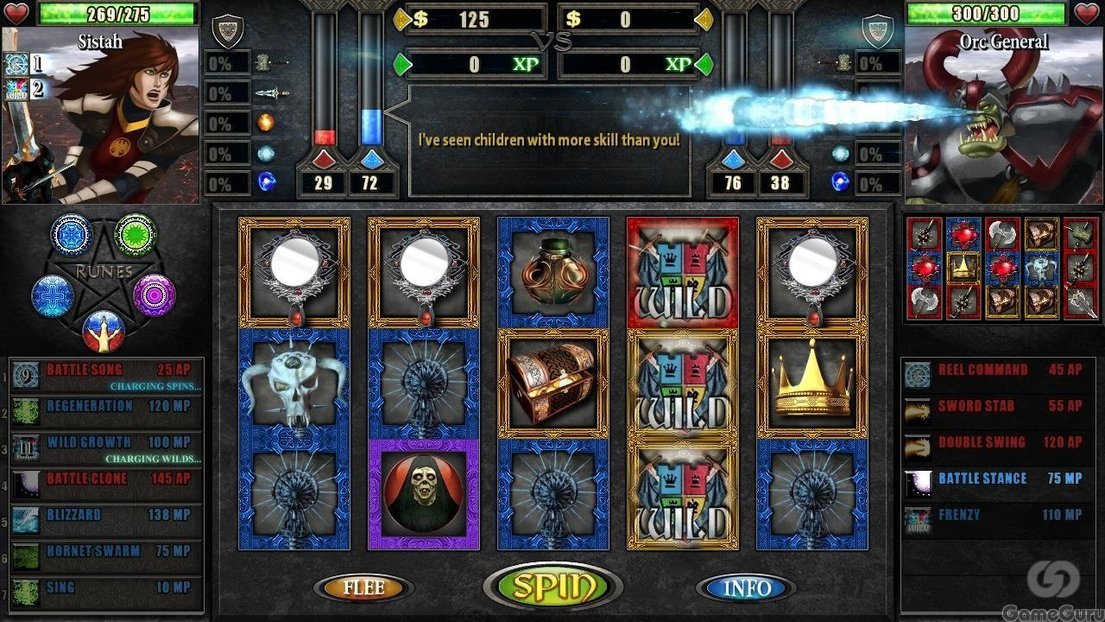Select the horned skull reel symbol

click(293, 383)
